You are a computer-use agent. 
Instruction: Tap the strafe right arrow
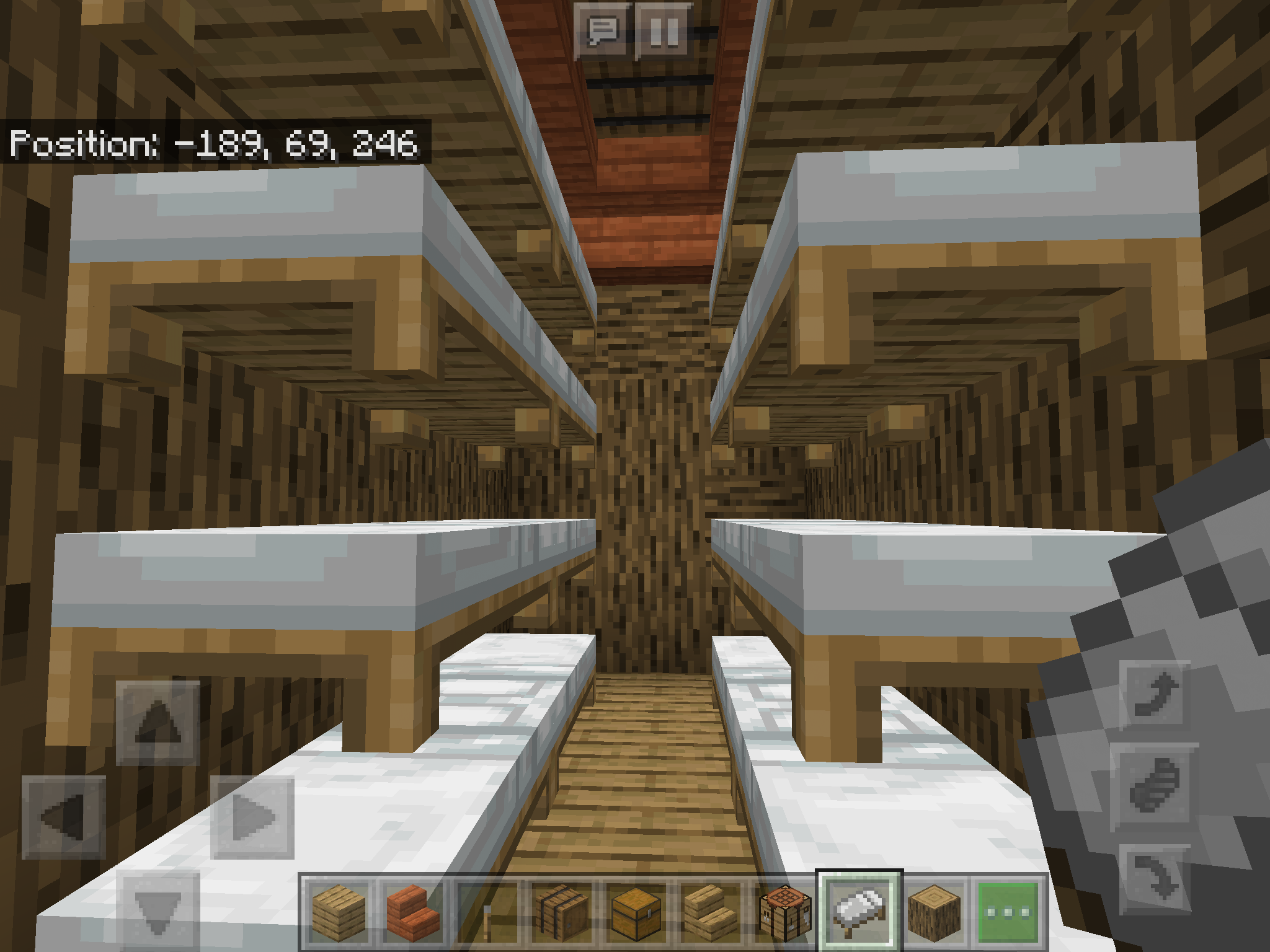[252, 818]
